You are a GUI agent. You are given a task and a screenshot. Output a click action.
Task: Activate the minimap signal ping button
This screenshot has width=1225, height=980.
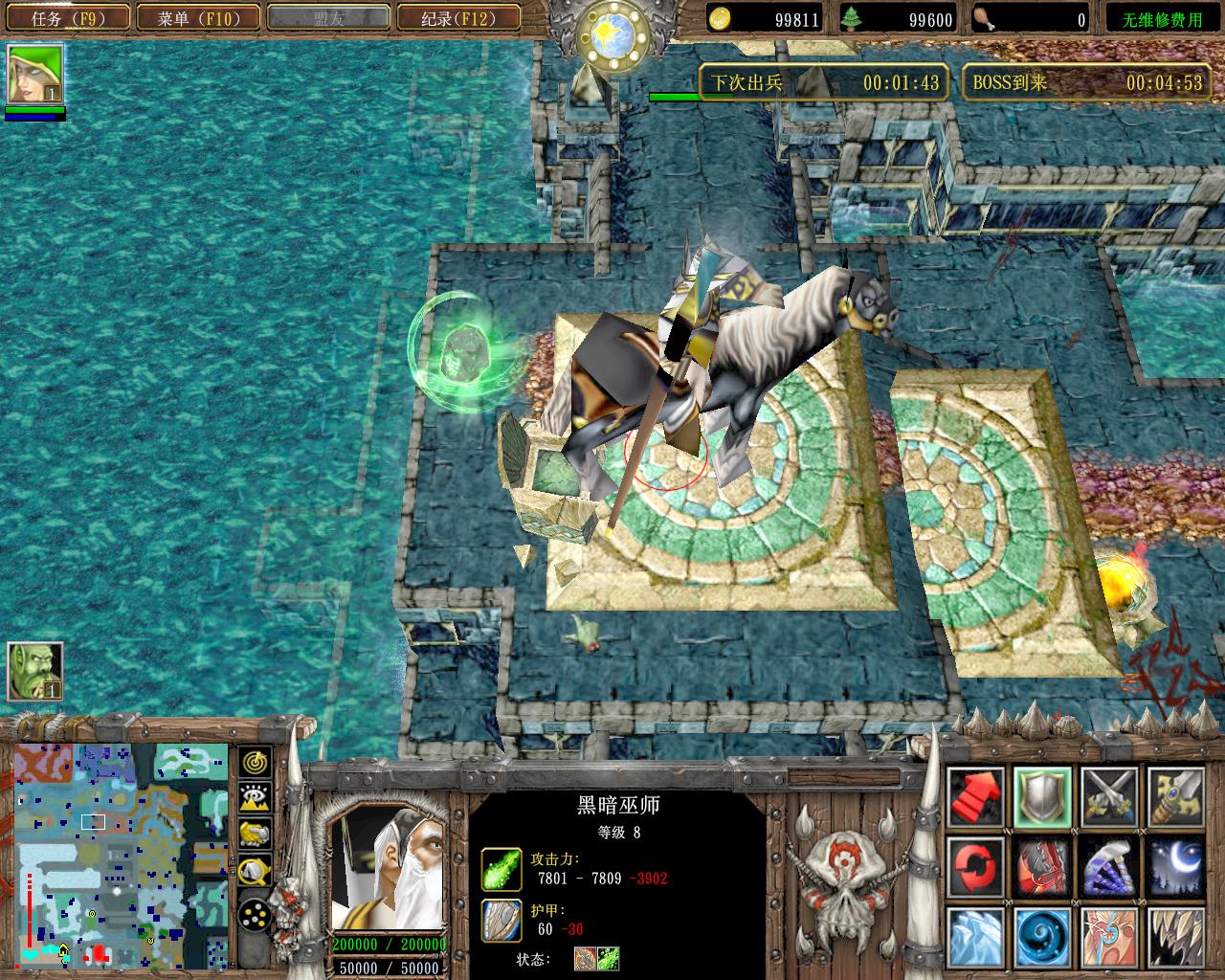[x=256, y=763]
